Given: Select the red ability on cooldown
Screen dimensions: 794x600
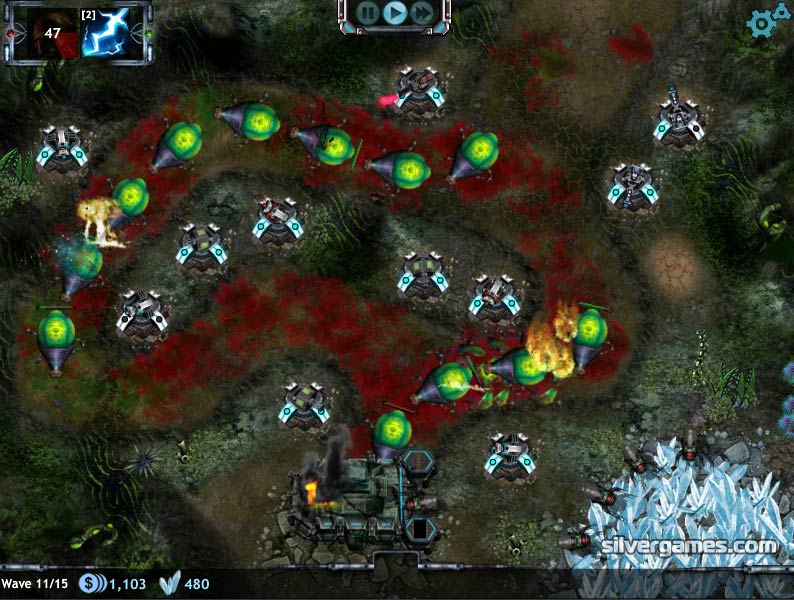Looking at the screenshot, I should tap(45, 32).
